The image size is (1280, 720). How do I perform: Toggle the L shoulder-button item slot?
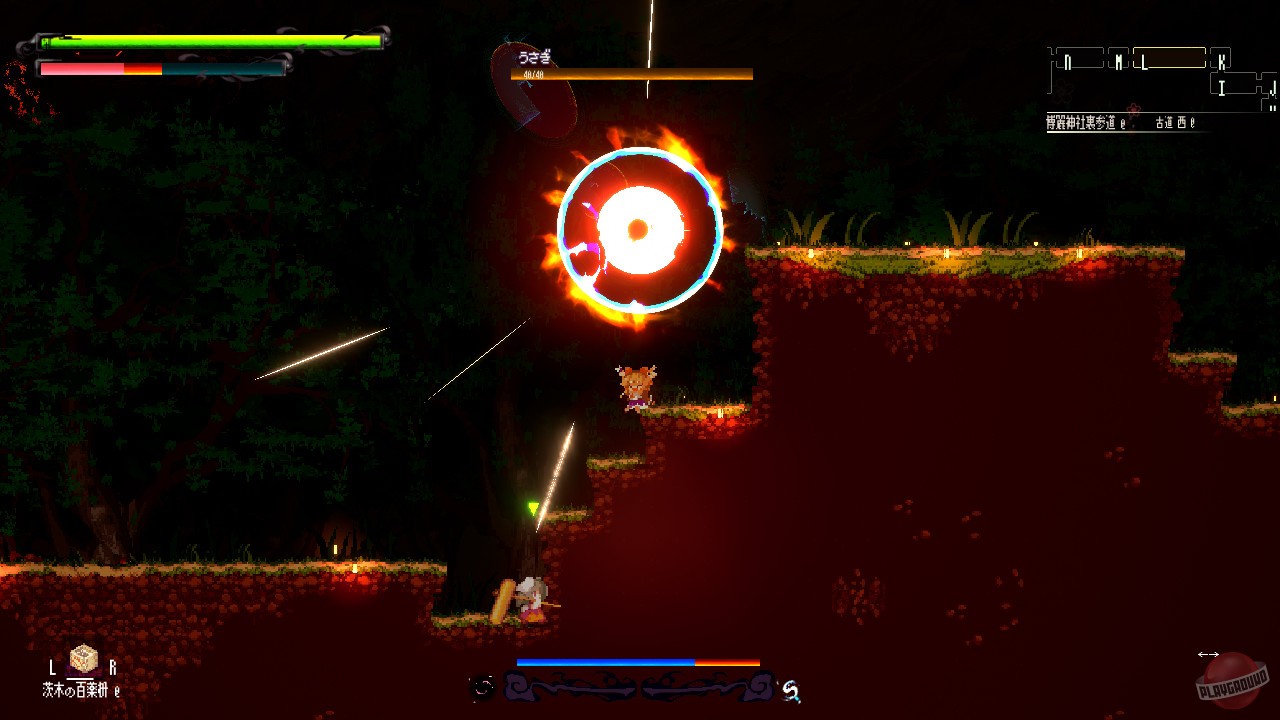point(52,667)
